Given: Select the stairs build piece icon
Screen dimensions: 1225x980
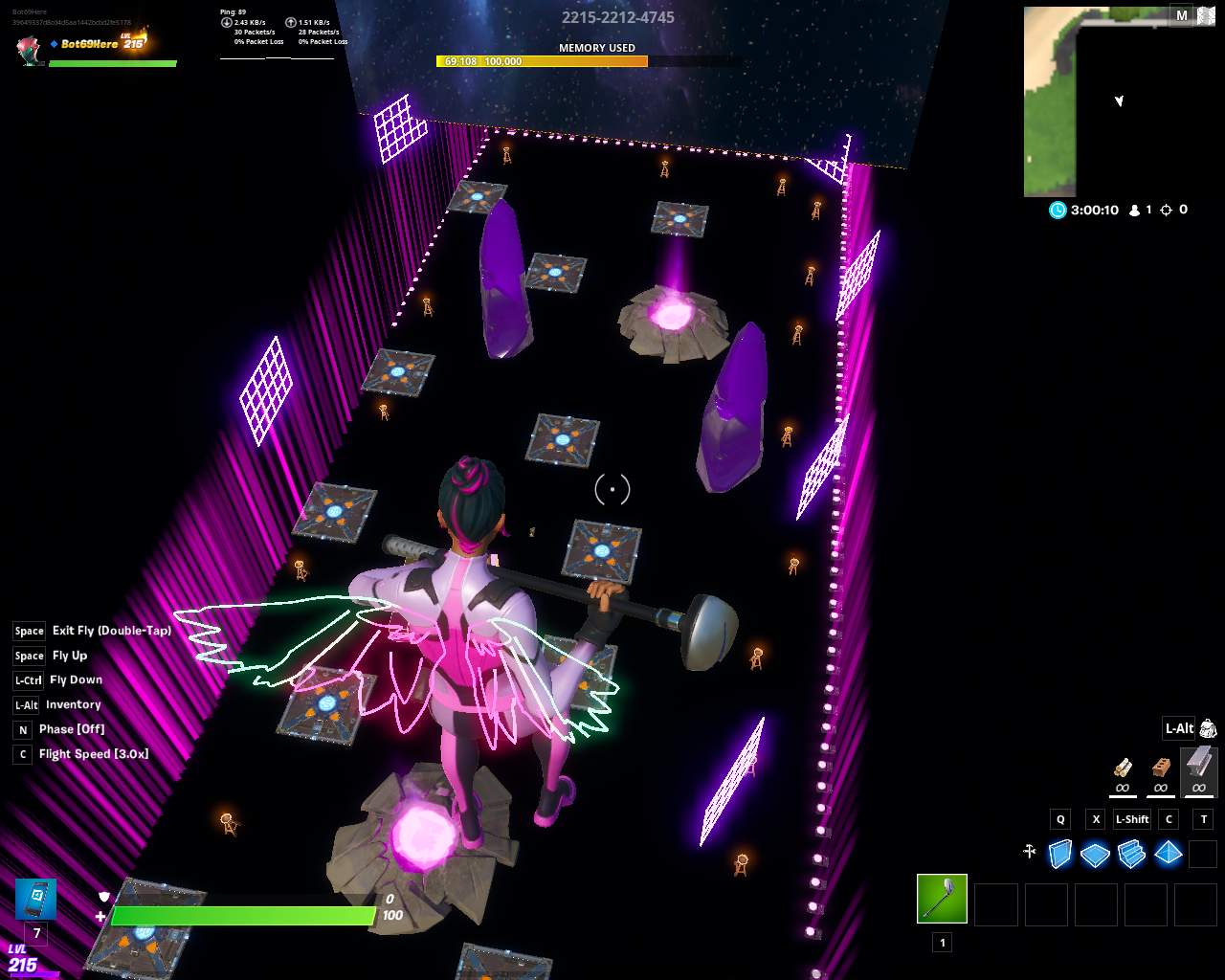Looking at the screenshot, I should click(1132, 854).
